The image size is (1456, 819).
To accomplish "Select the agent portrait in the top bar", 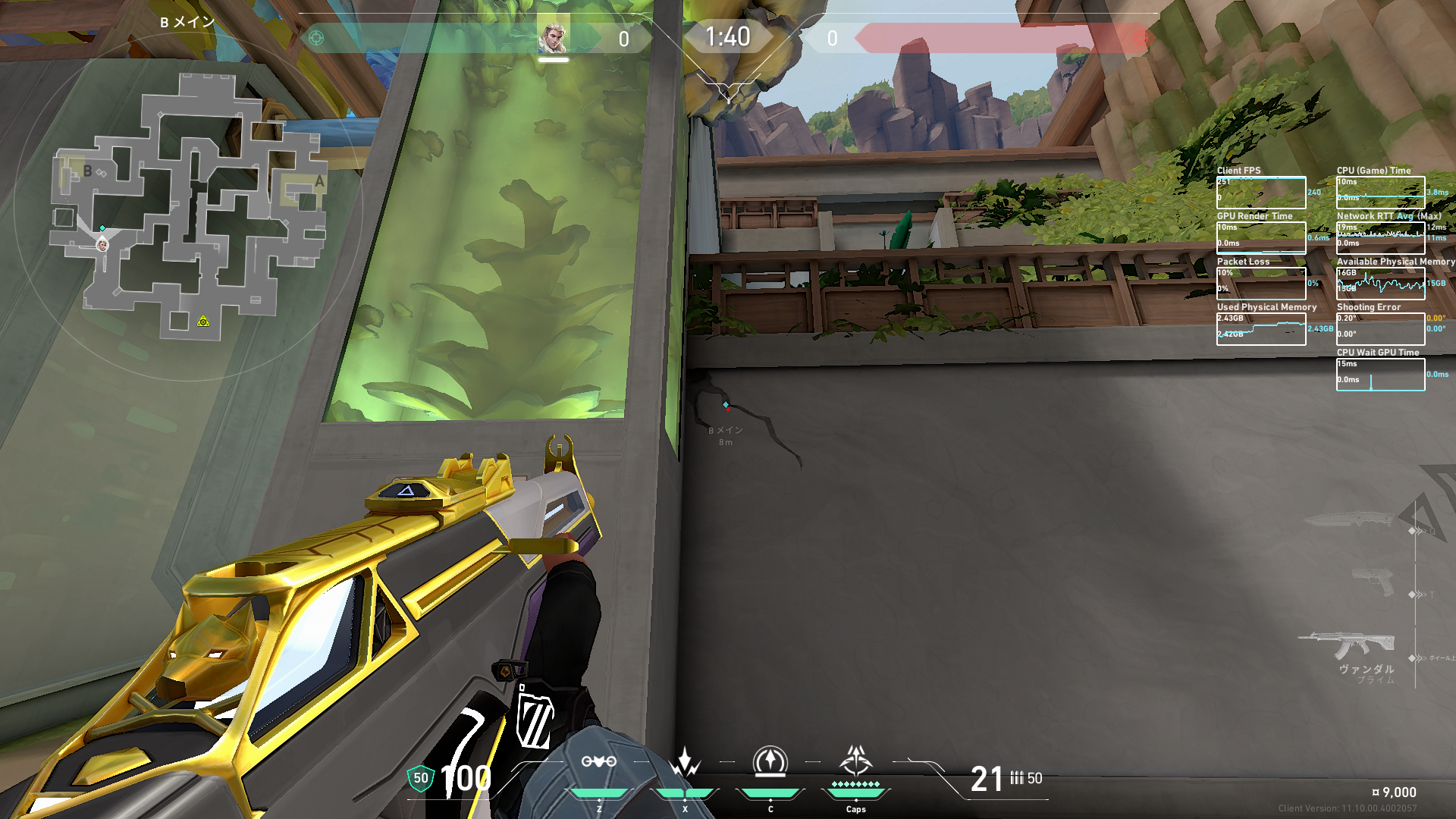I will (x=553, y=38).
